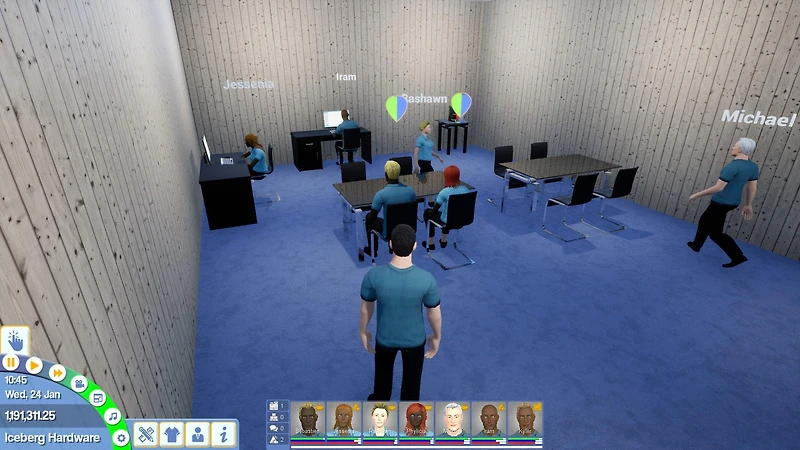Select Iram's employee portrait
The height and width of the screenshot is (450, 800).
(489, 420)
